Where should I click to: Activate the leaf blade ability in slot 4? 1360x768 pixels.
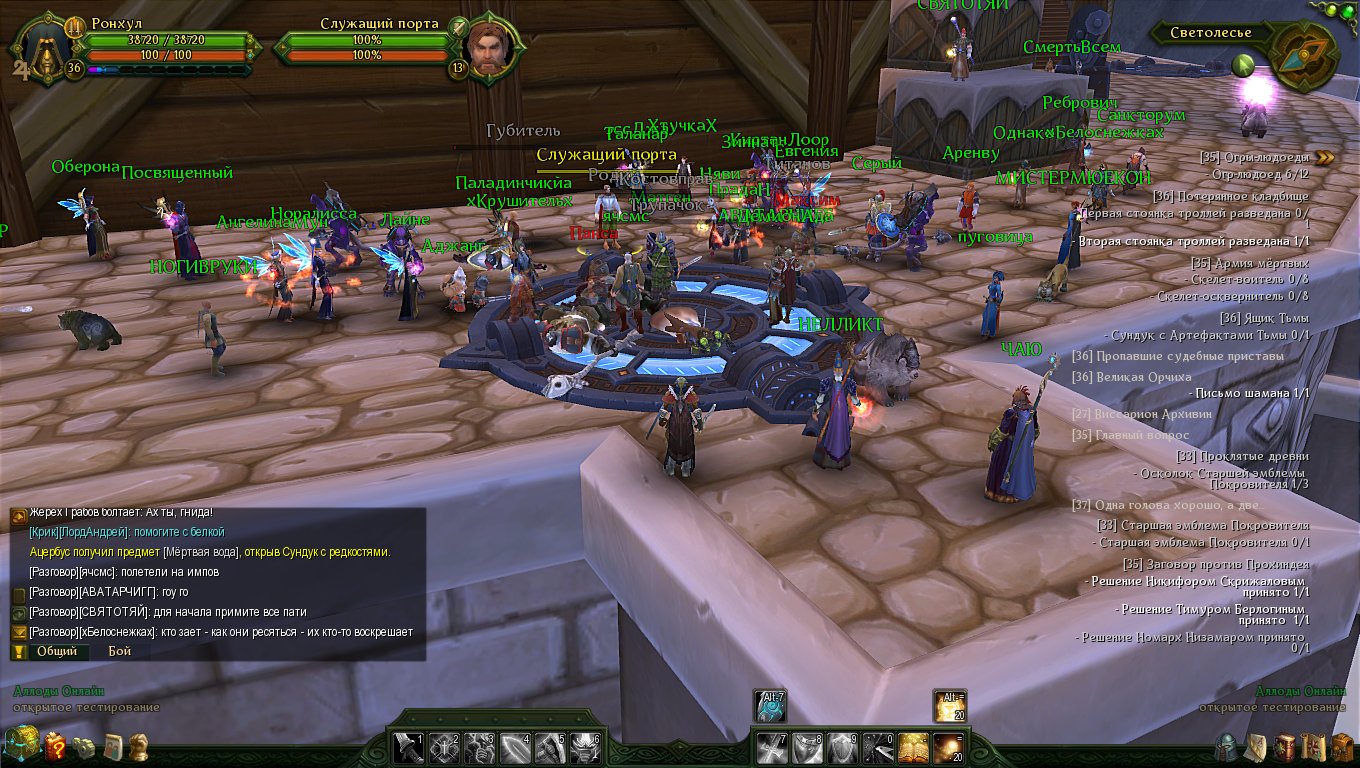click(515, 747)
